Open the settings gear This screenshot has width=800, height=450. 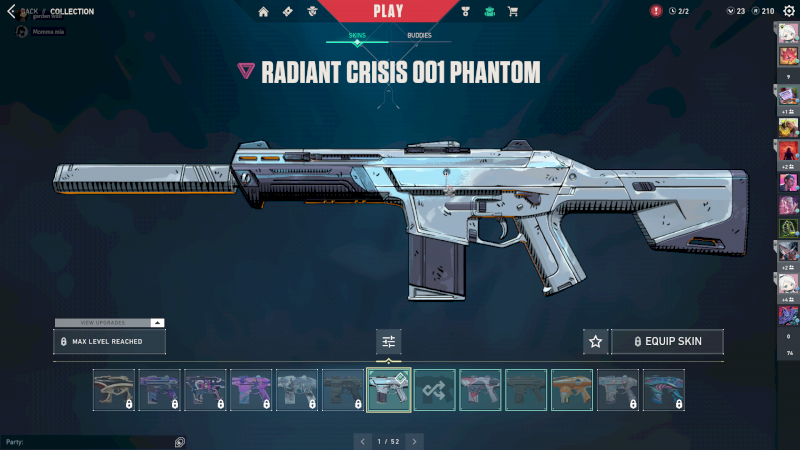tap(789, 11)
